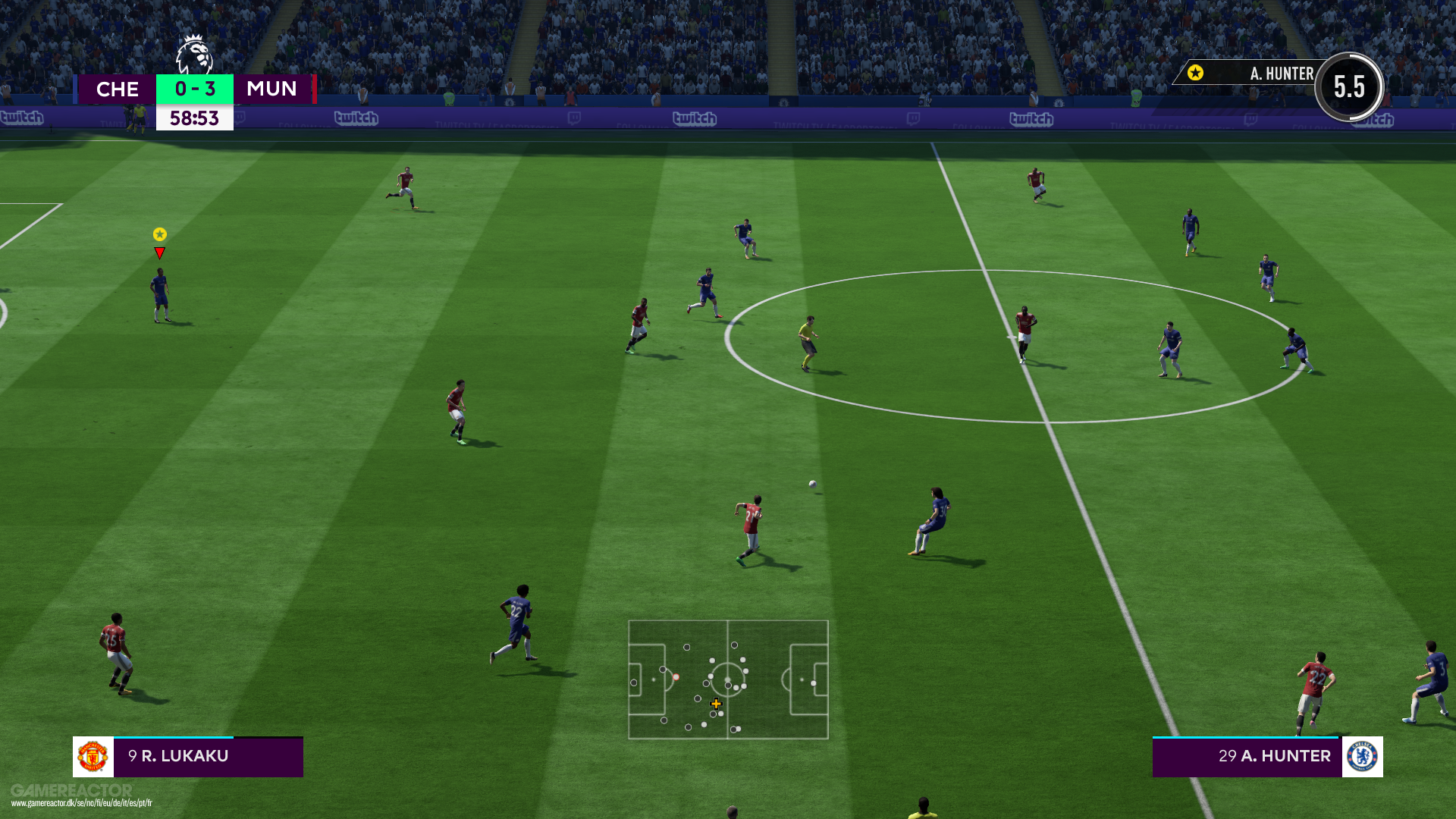Select the R. Lukaku player name panel
The width and height of the screenshot is (1456, 819).
pos(208,757)
